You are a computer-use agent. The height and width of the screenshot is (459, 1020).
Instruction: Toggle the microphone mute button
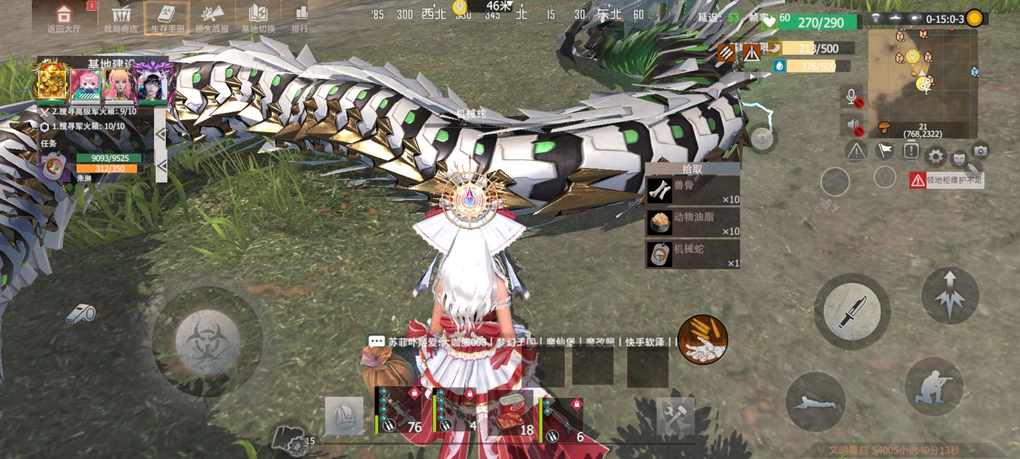tap(854, 96)
